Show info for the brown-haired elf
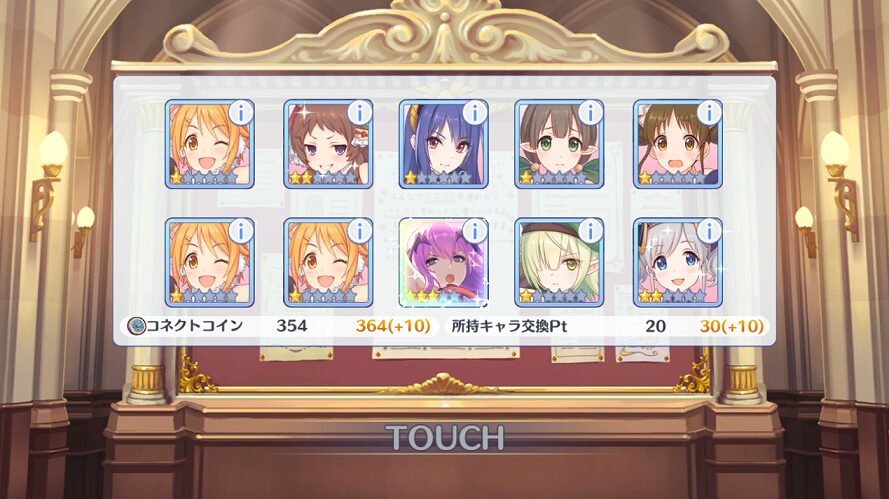This screenshot has height=499, width=889. pyautogui.click(x=591, y=112)
